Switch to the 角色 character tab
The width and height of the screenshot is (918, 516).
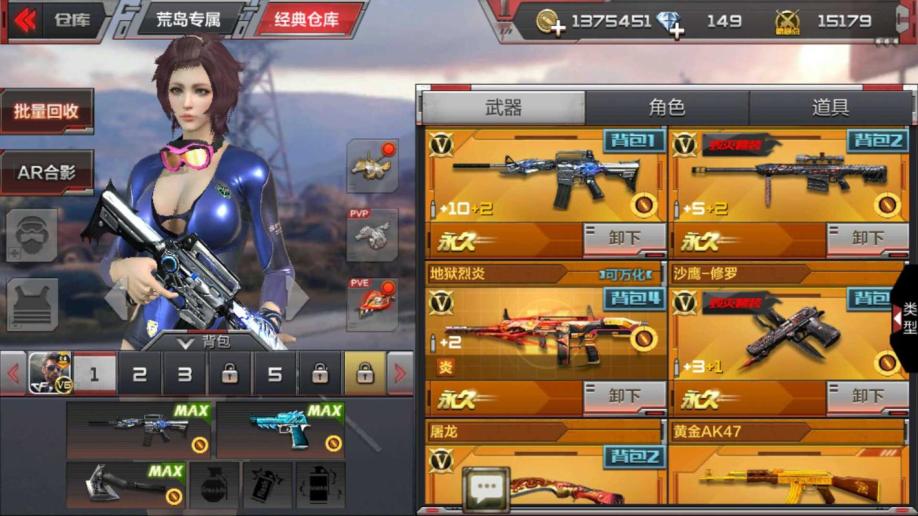point(667,108)
